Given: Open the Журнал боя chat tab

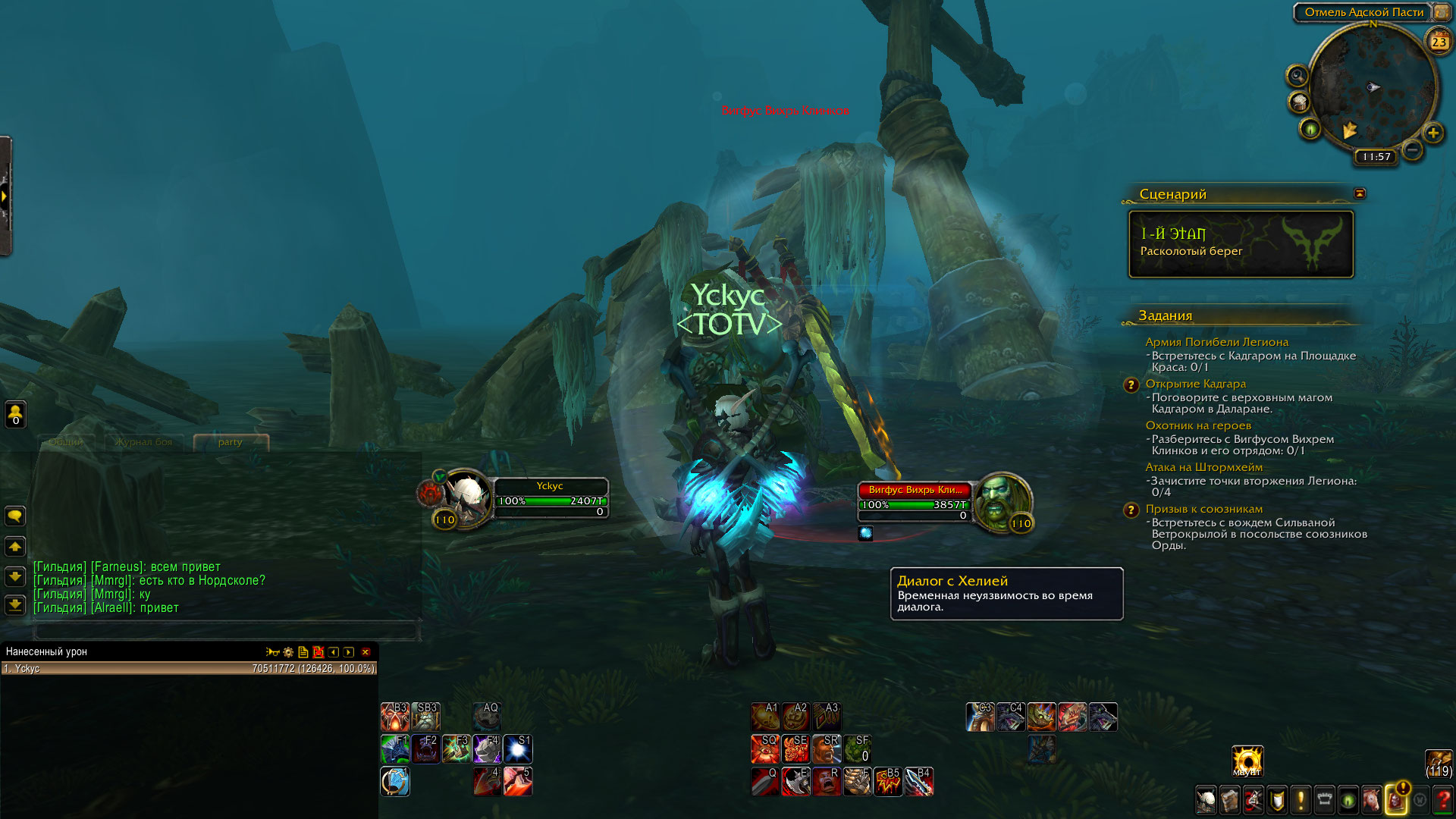Looking at the screenshot, I should tap(144, 442).
